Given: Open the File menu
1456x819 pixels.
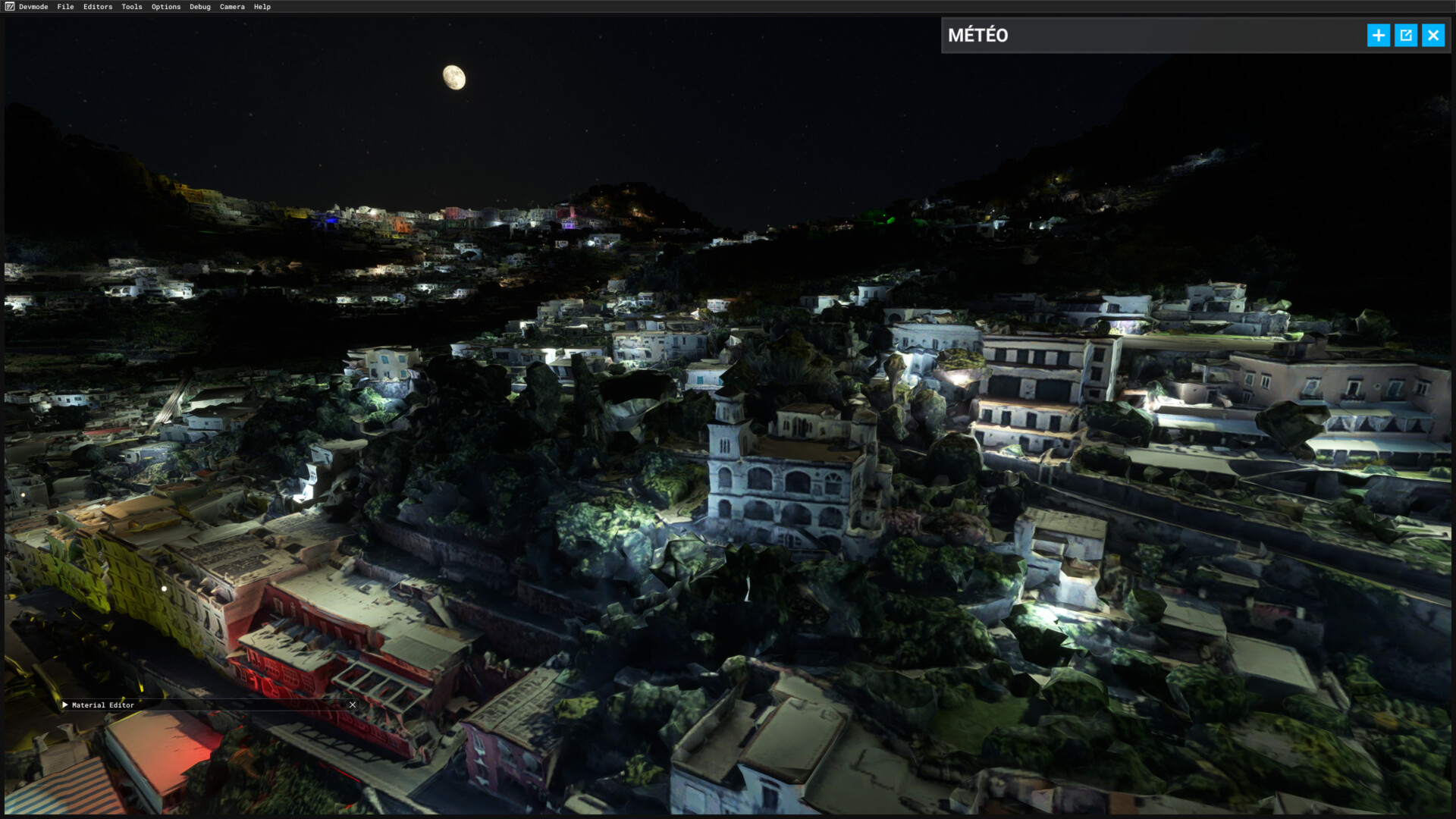Looking at the screenshot, I should (x=65, y=7).
